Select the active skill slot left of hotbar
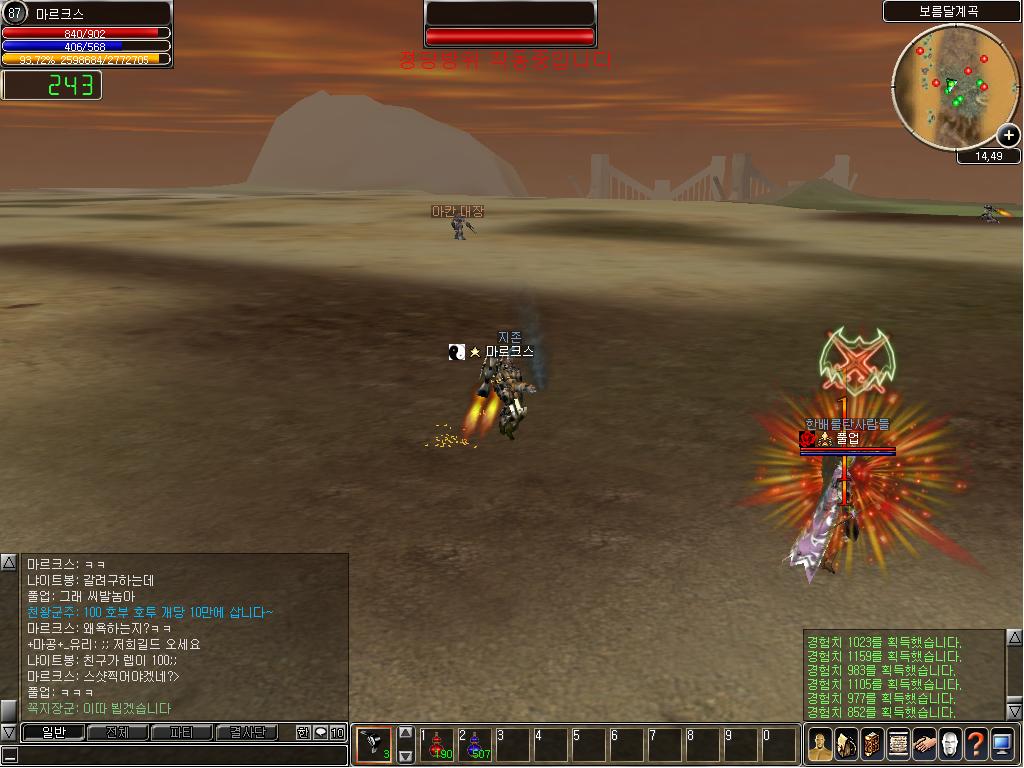The height and width of the screenshot is (768, 1024). [374, 745]
